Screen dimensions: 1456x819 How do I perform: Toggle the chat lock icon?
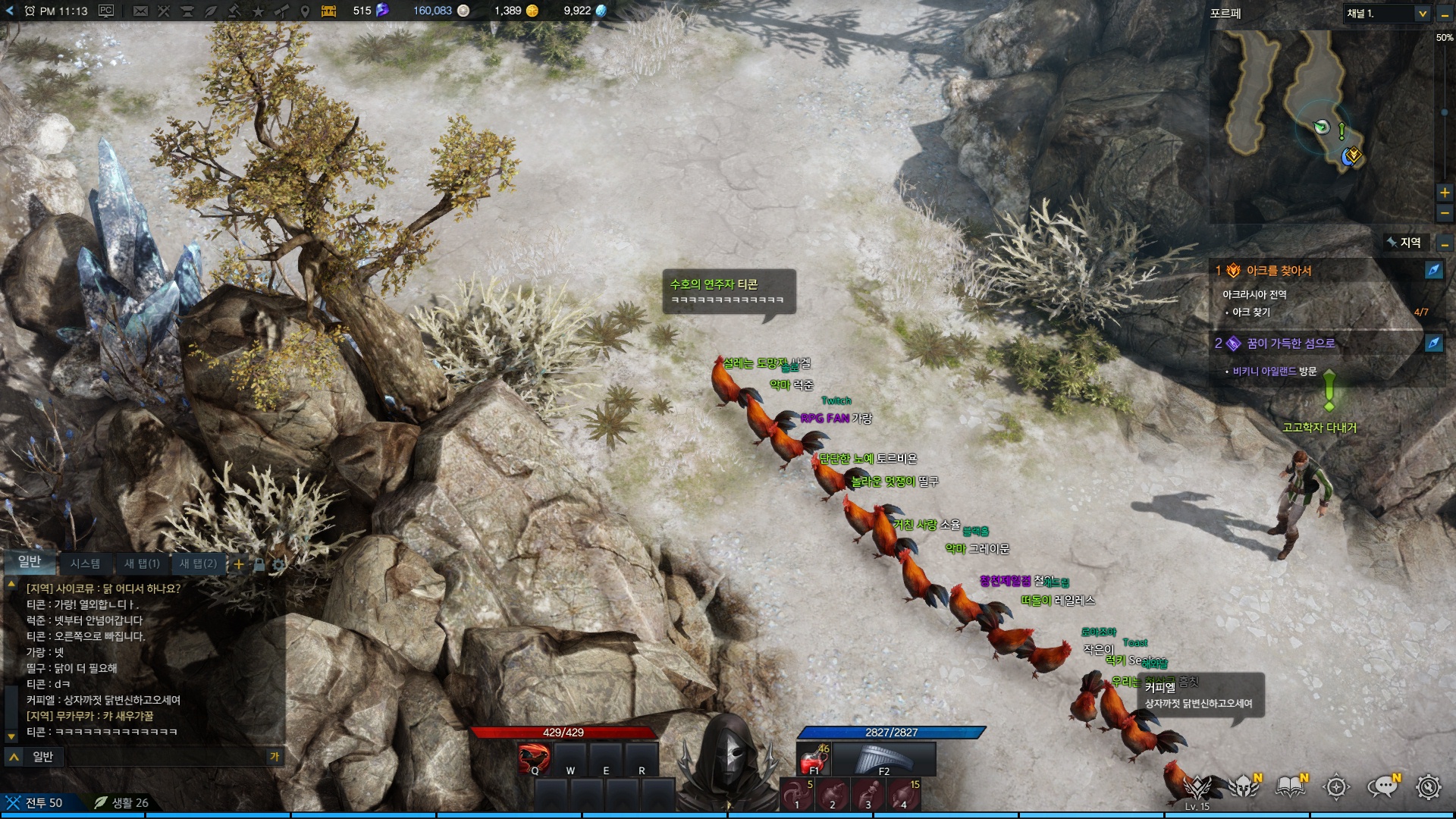tap(259, 564)
